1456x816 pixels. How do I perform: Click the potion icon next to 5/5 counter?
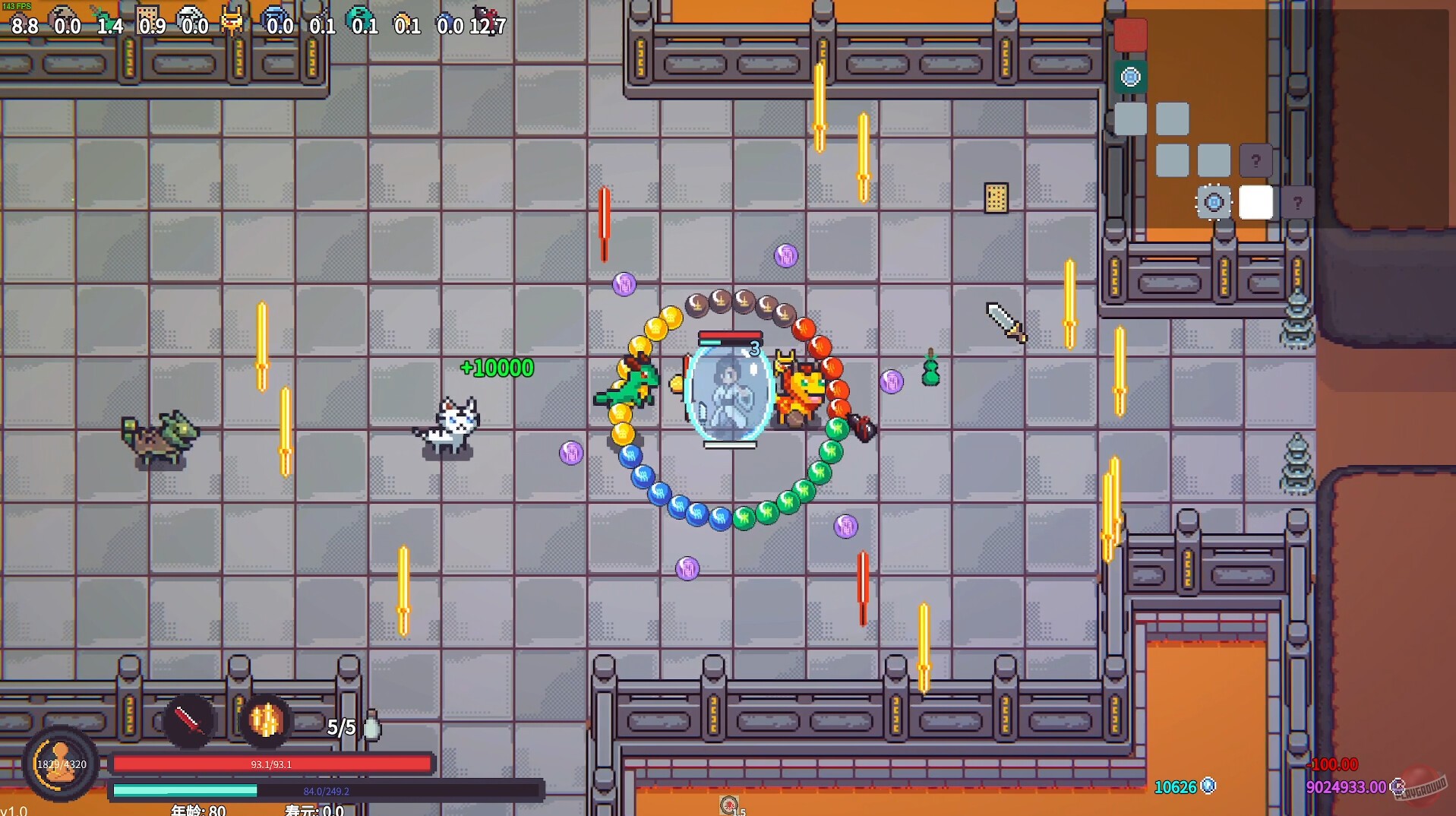click(371, 727)
